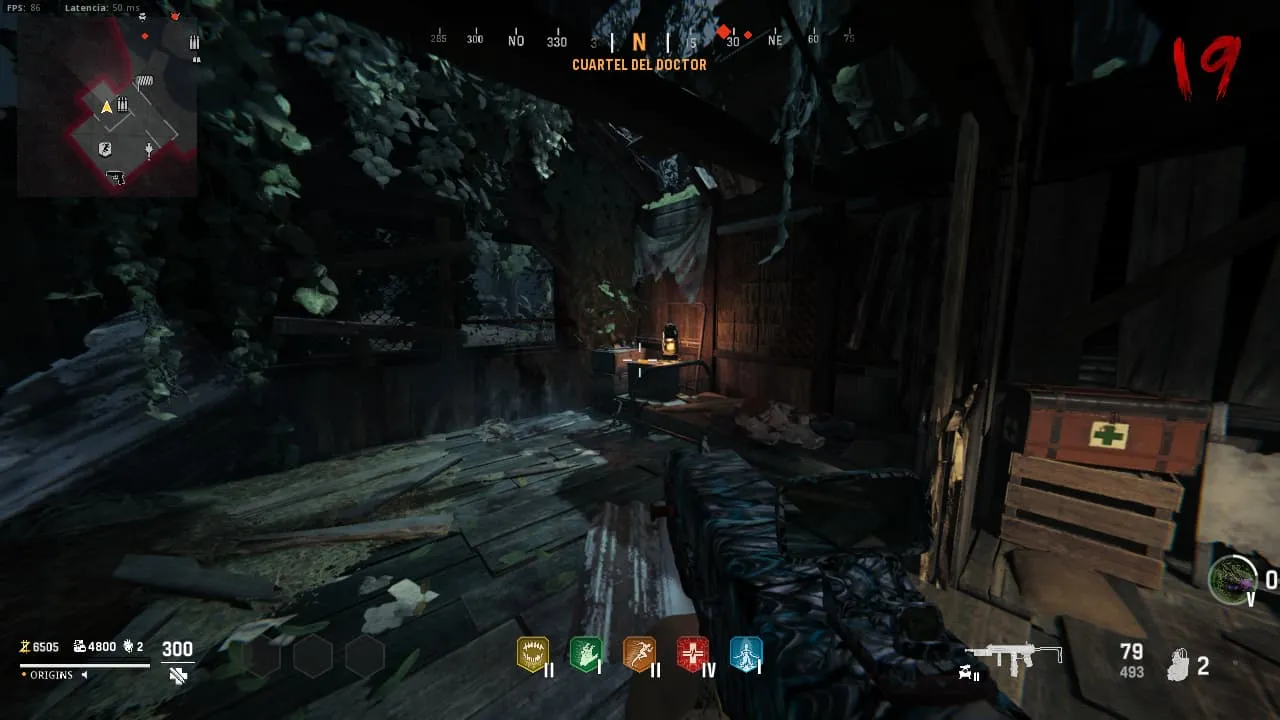Click the Pack-a-Punch level icon beside weapon
The height and width of the screenshot is (720, 1280).
click(x=970, y=673)
